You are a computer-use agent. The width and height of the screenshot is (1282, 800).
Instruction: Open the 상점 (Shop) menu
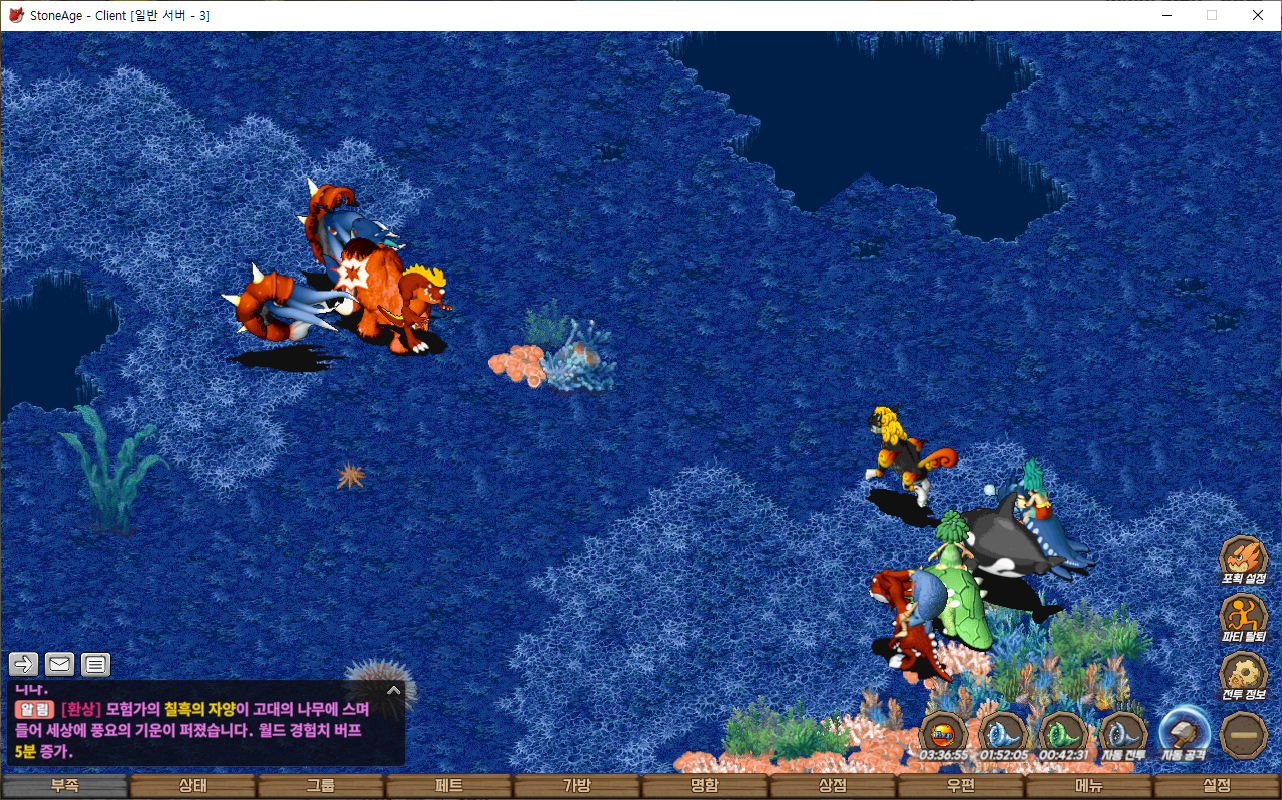tap(833, 786)
